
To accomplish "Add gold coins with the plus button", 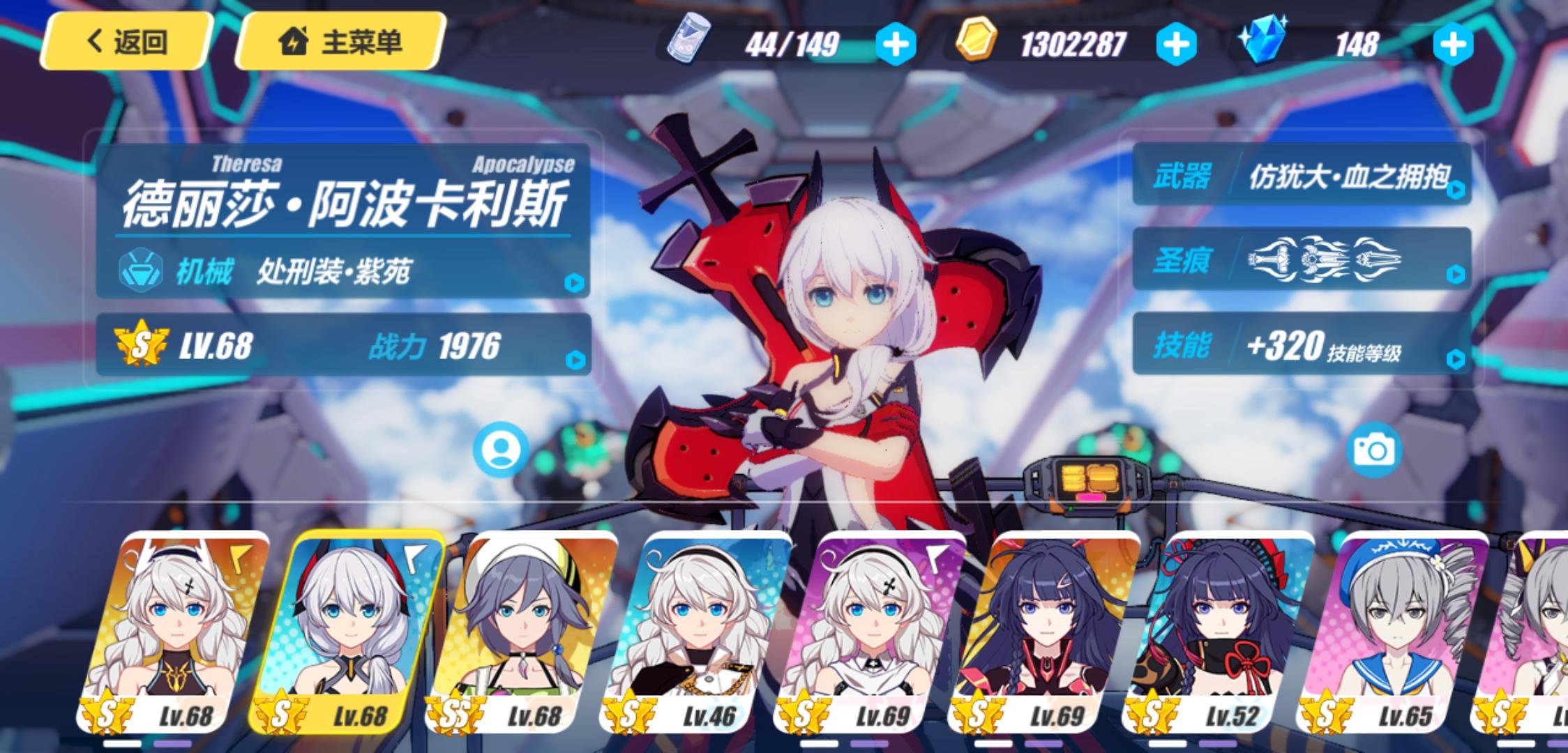I will [x=1176, y=45].
